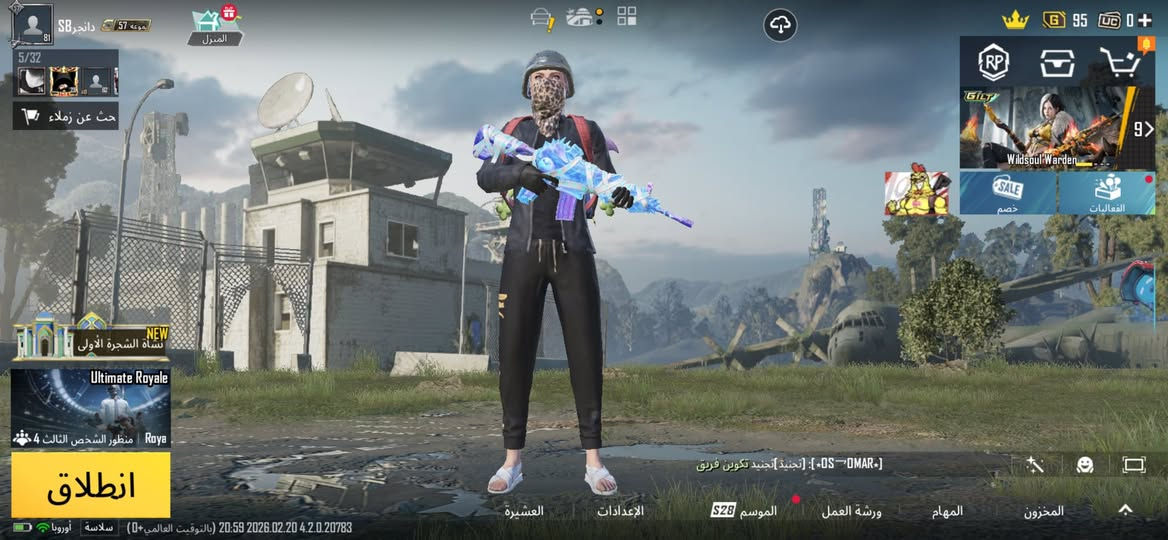This screenshot has height=540, width=1168.
Task: Open the shopping cart store
Action: 1119,62
